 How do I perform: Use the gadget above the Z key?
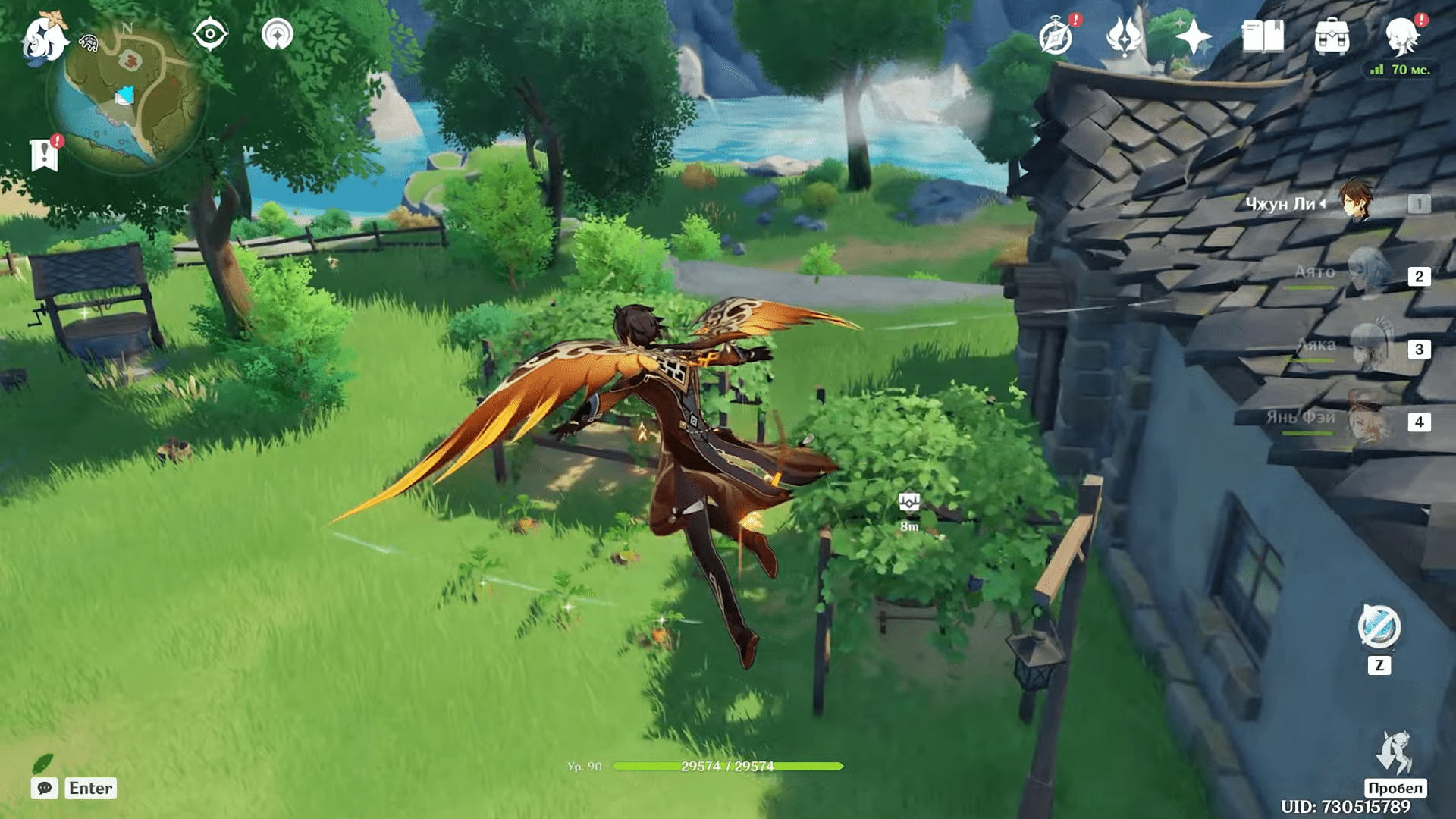click(x=1379, y=628)
